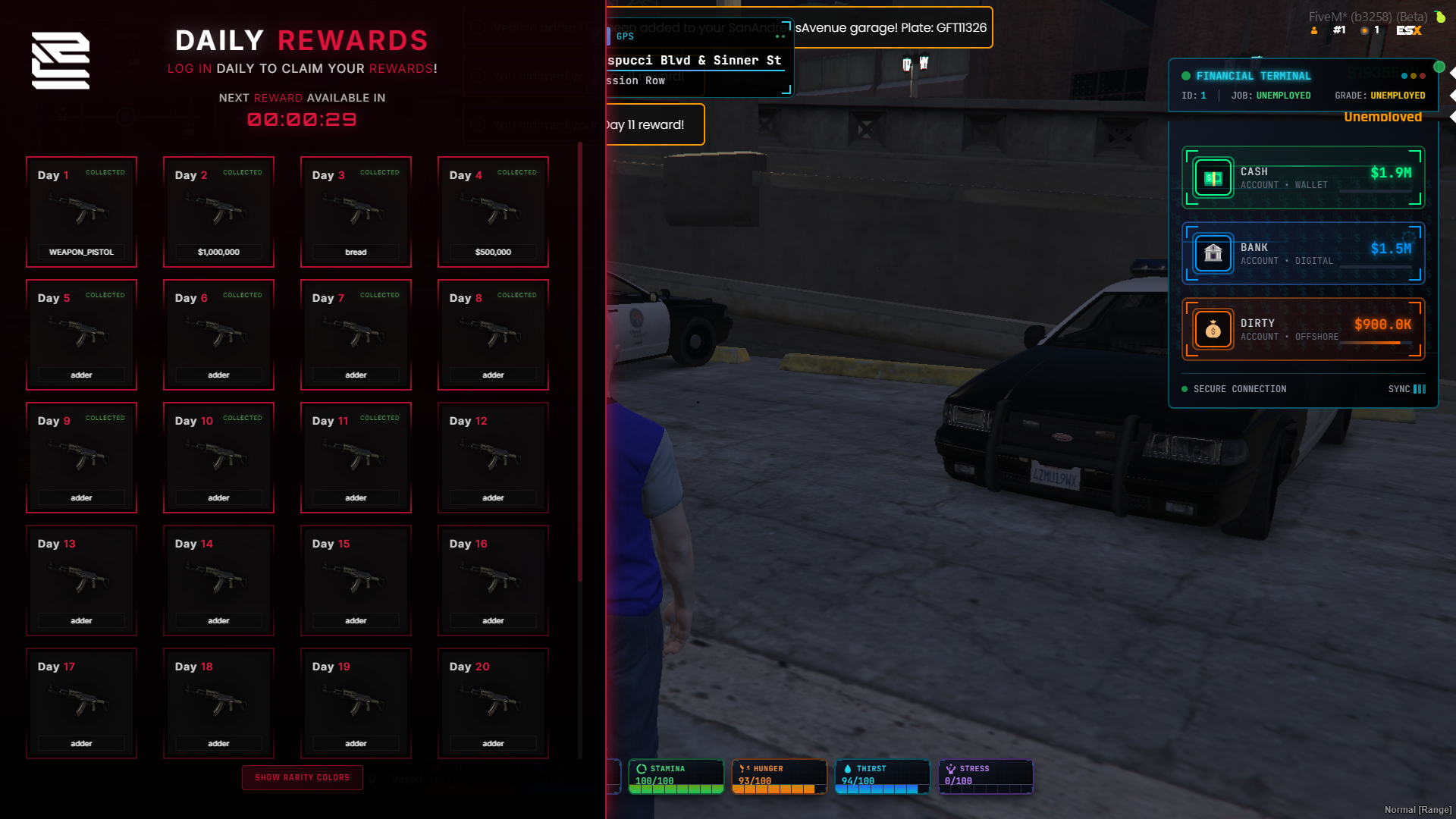The image size is (1456, 819).
Task: Toggle the GPS status dots
Action: tap(781, 36)
